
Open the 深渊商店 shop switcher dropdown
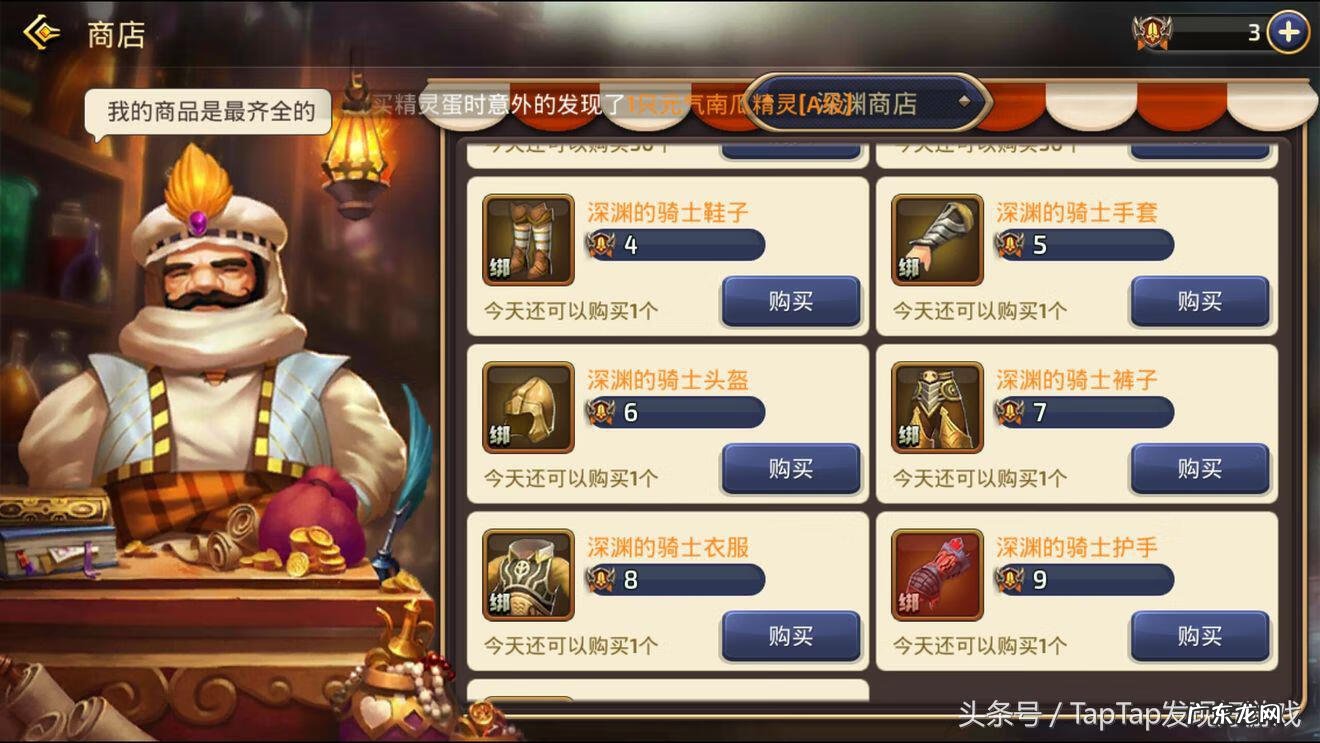pos(872,104)
